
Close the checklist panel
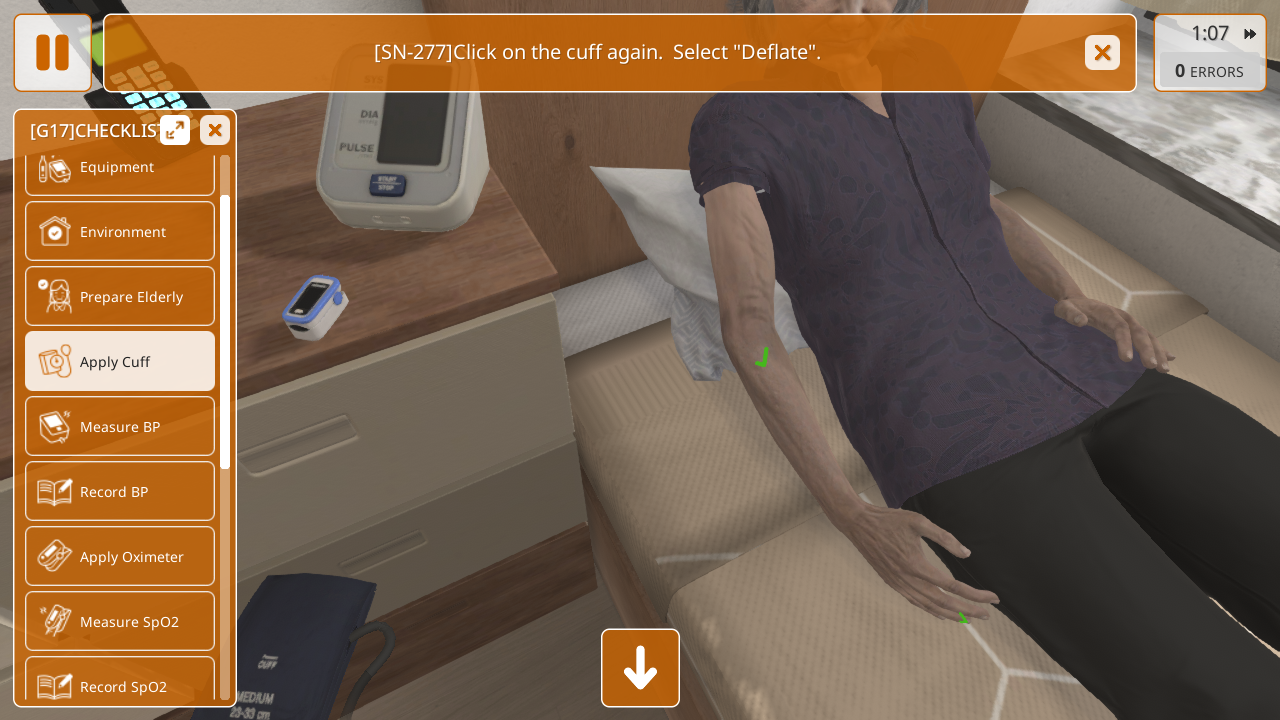215,130
